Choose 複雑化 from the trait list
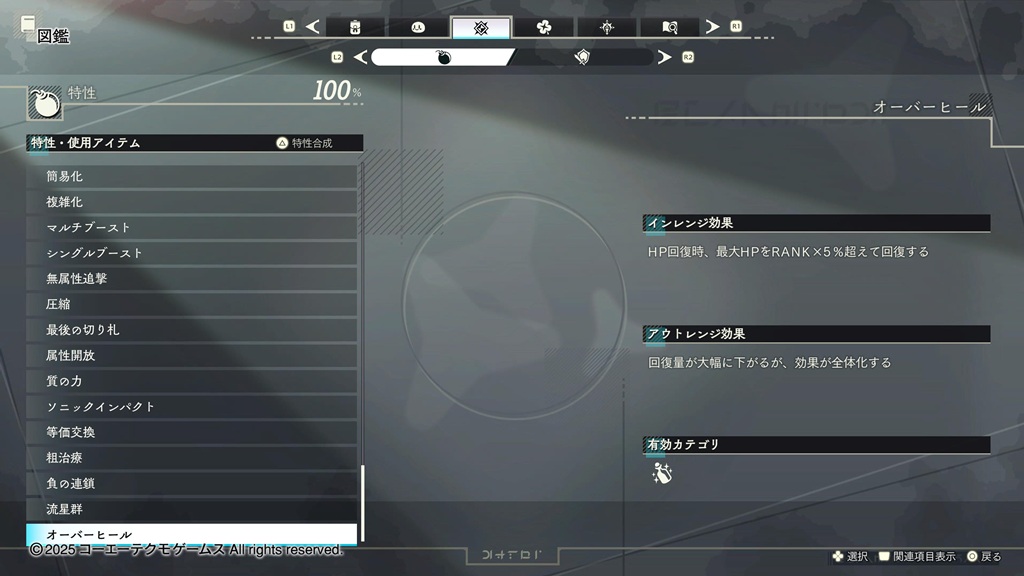 coord(191,202)
